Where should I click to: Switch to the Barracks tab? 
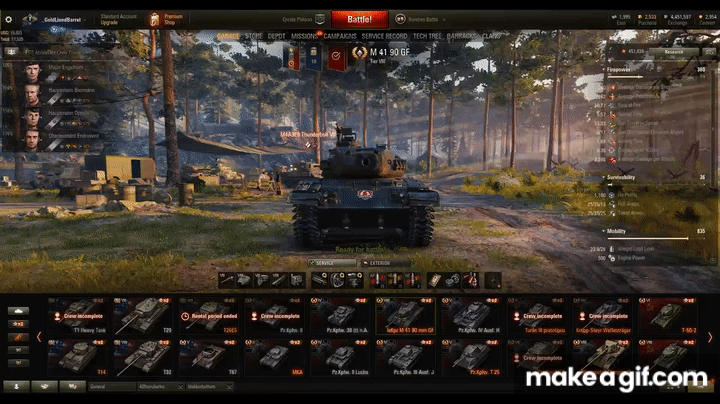point(463,36)
